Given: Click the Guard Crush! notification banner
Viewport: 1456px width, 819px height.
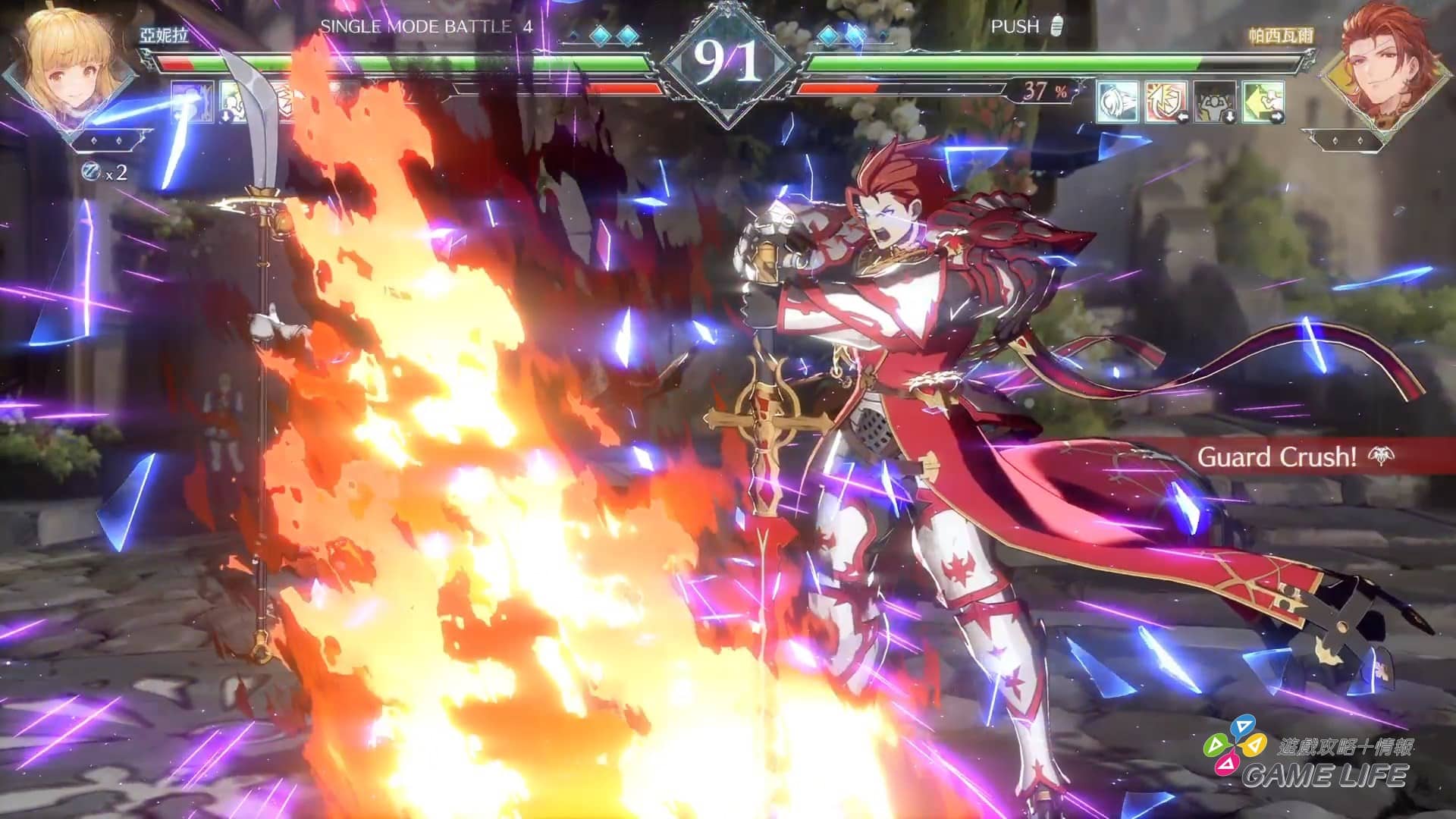Looking at the screenshot, I should coord(1289,457).
